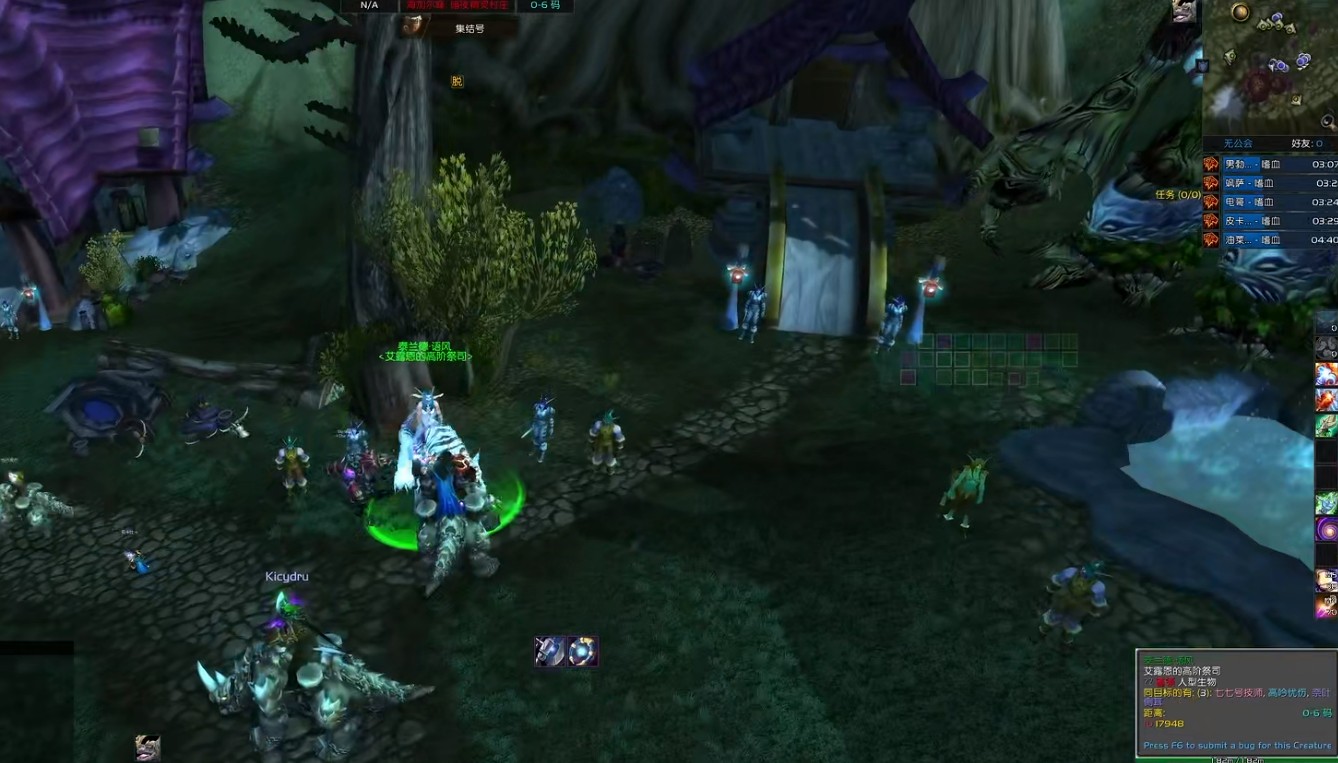Select the 04:40 bloodlust timer row

(x=1270, y=240)
